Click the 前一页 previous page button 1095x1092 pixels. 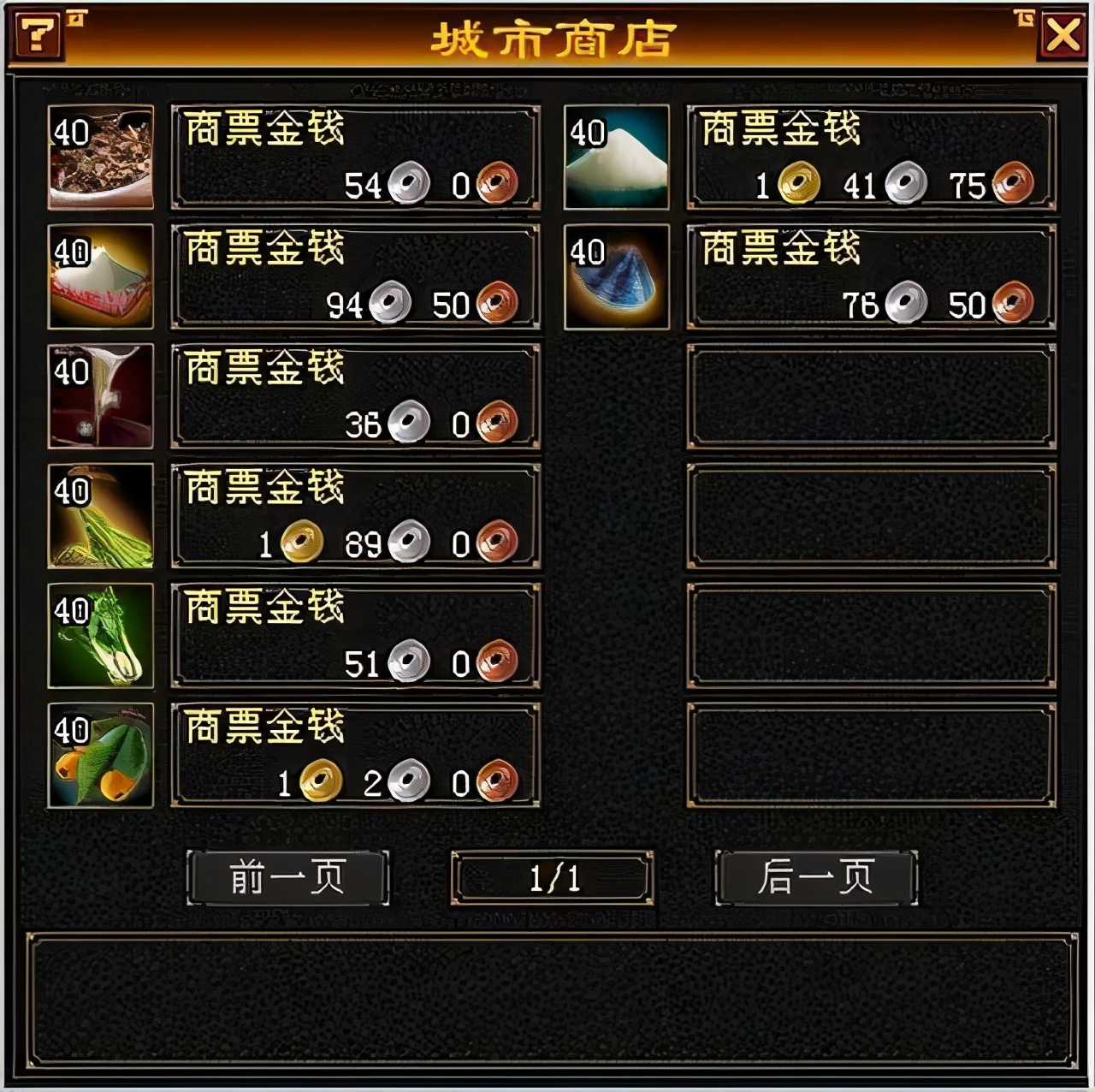click(x=287, y=876)
